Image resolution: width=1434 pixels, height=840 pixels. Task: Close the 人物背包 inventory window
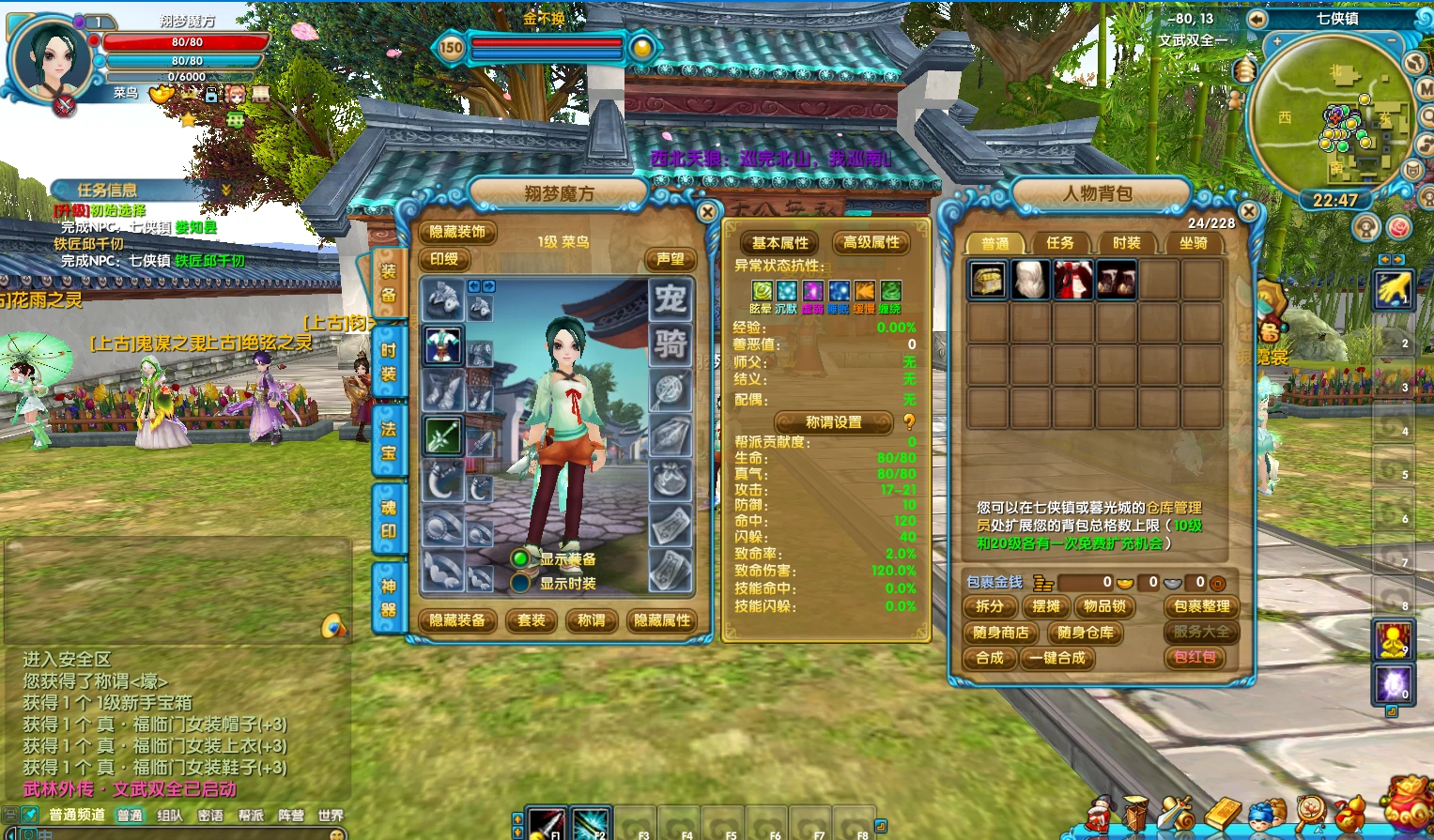pyautogui.click(x=1249, y=212)
